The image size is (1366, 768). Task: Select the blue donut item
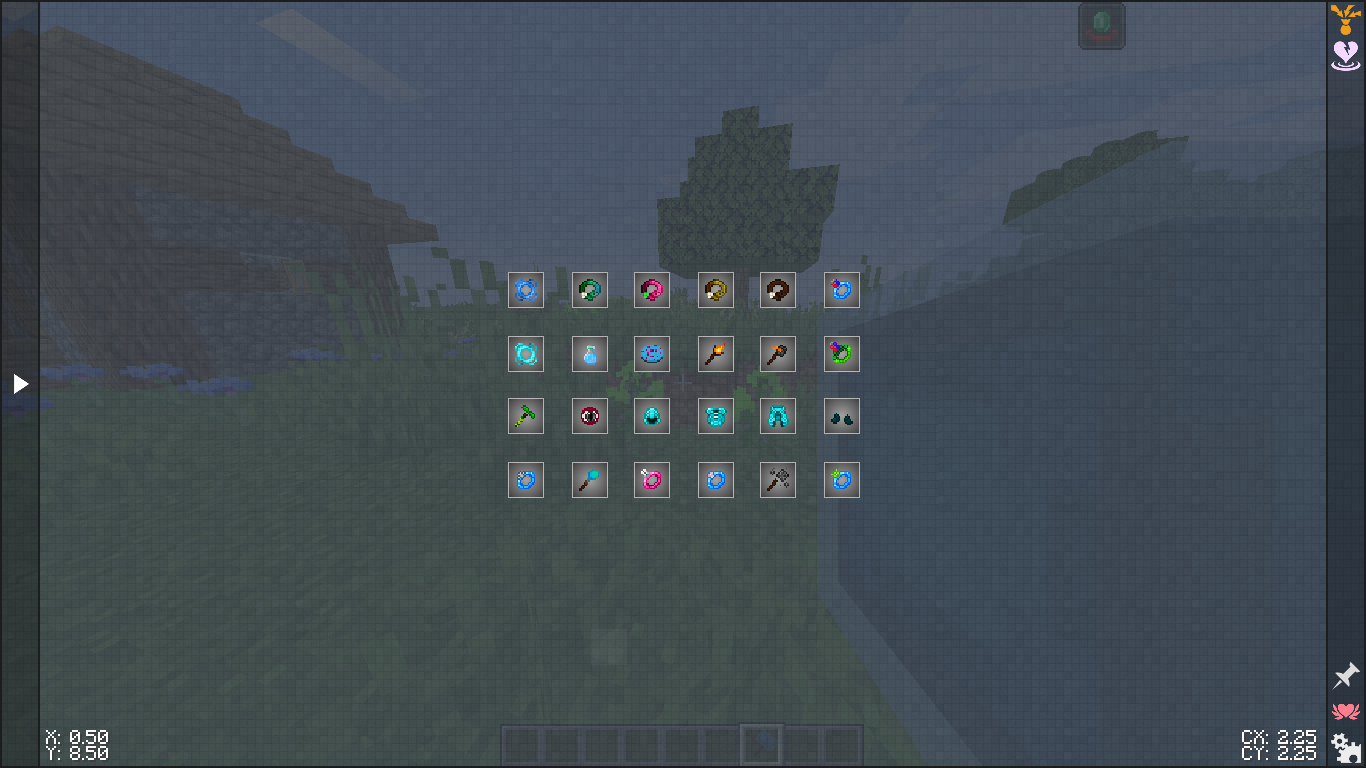[652, 354]
